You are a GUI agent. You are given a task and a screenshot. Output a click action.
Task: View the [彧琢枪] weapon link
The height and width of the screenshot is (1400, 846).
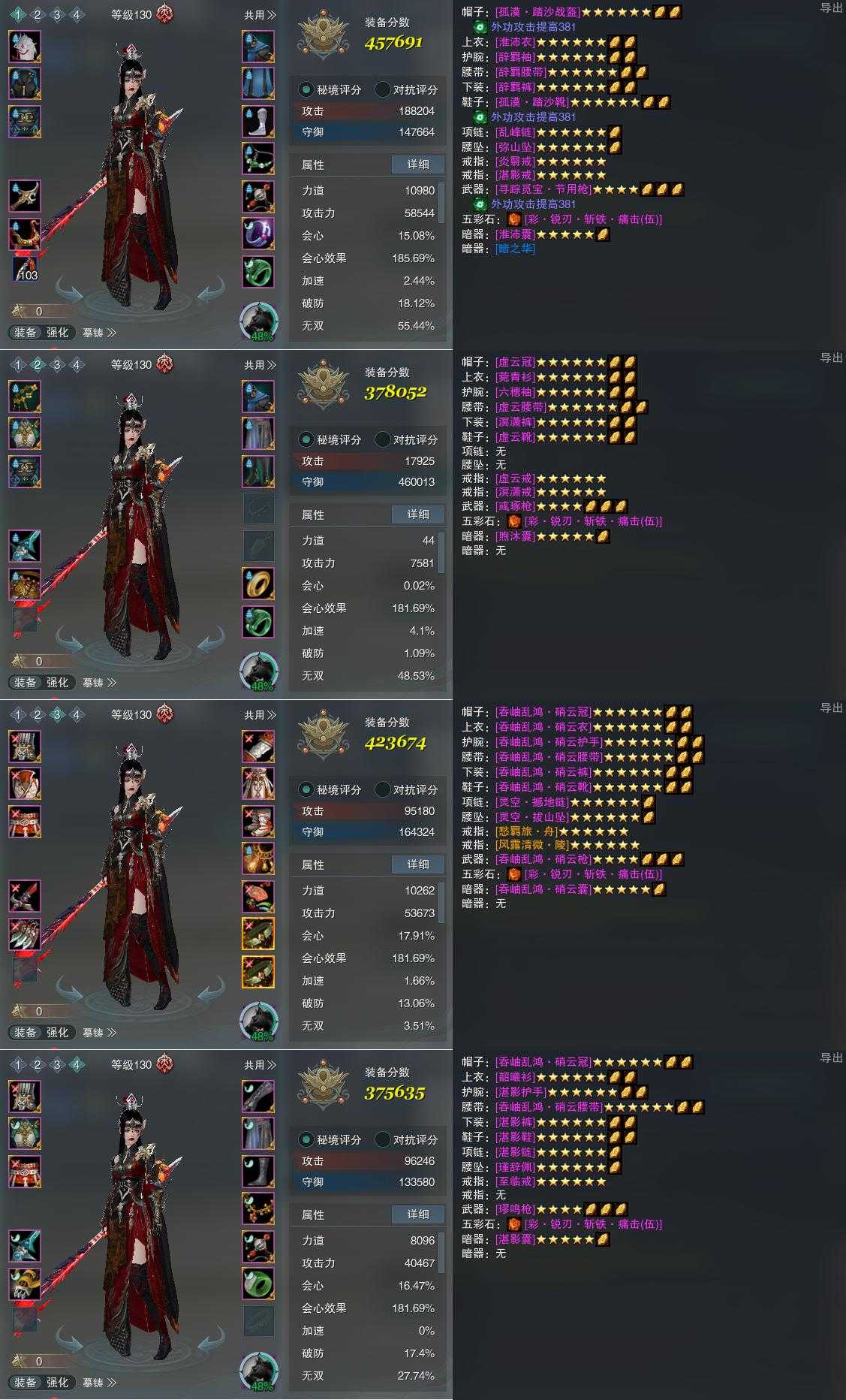coord(515,506)
